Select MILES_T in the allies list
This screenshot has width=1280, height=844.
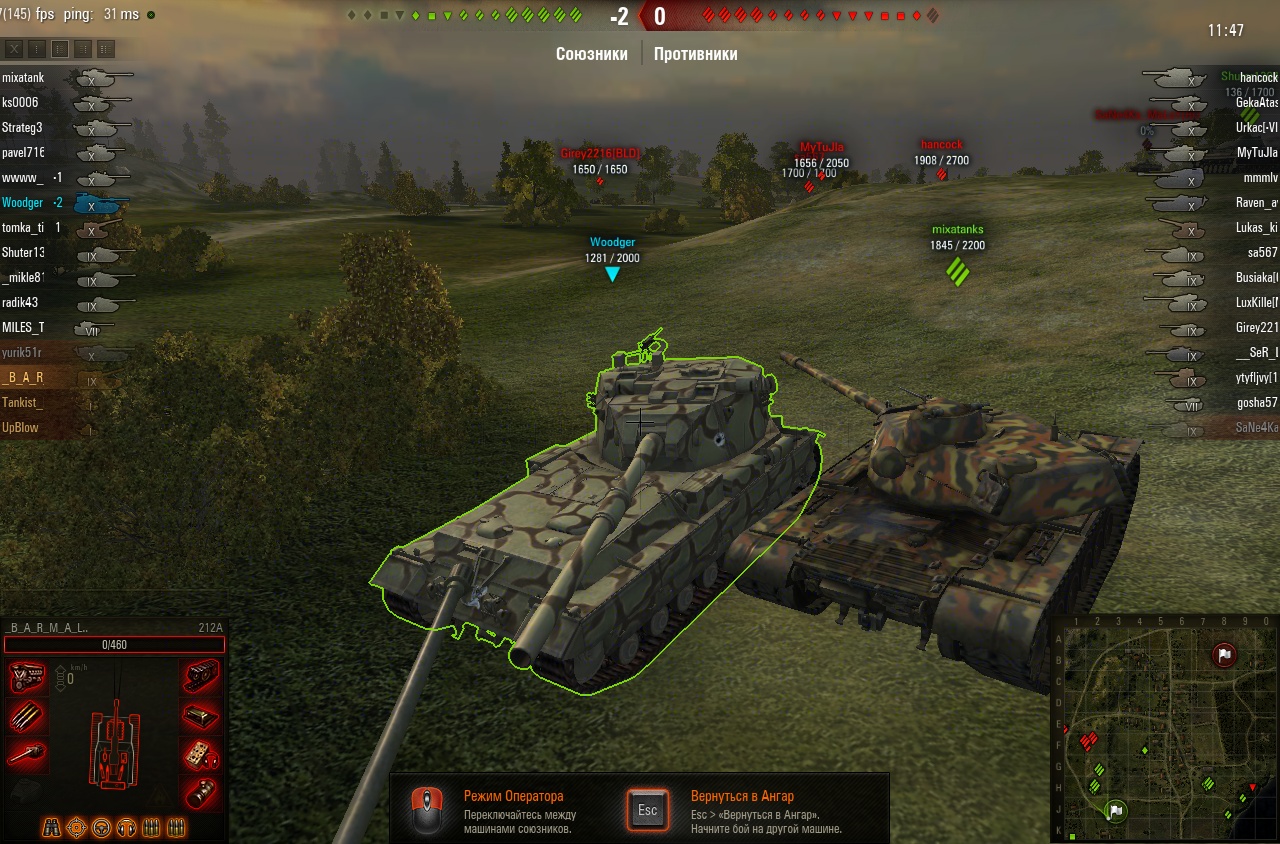pyautogui.click(x=24, y=328)
